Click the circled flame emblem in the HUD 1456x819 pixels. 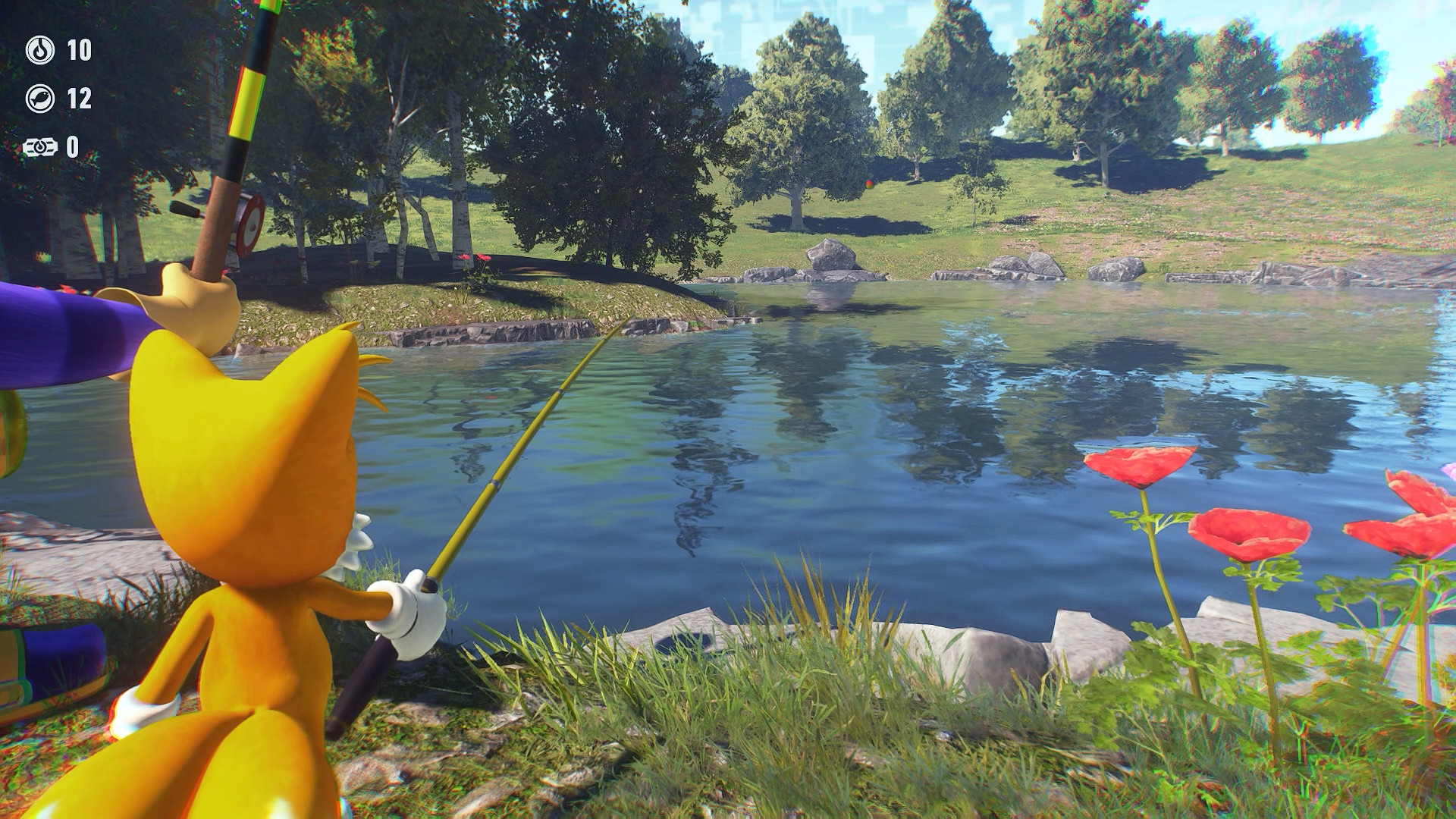[x=40, y=51]
